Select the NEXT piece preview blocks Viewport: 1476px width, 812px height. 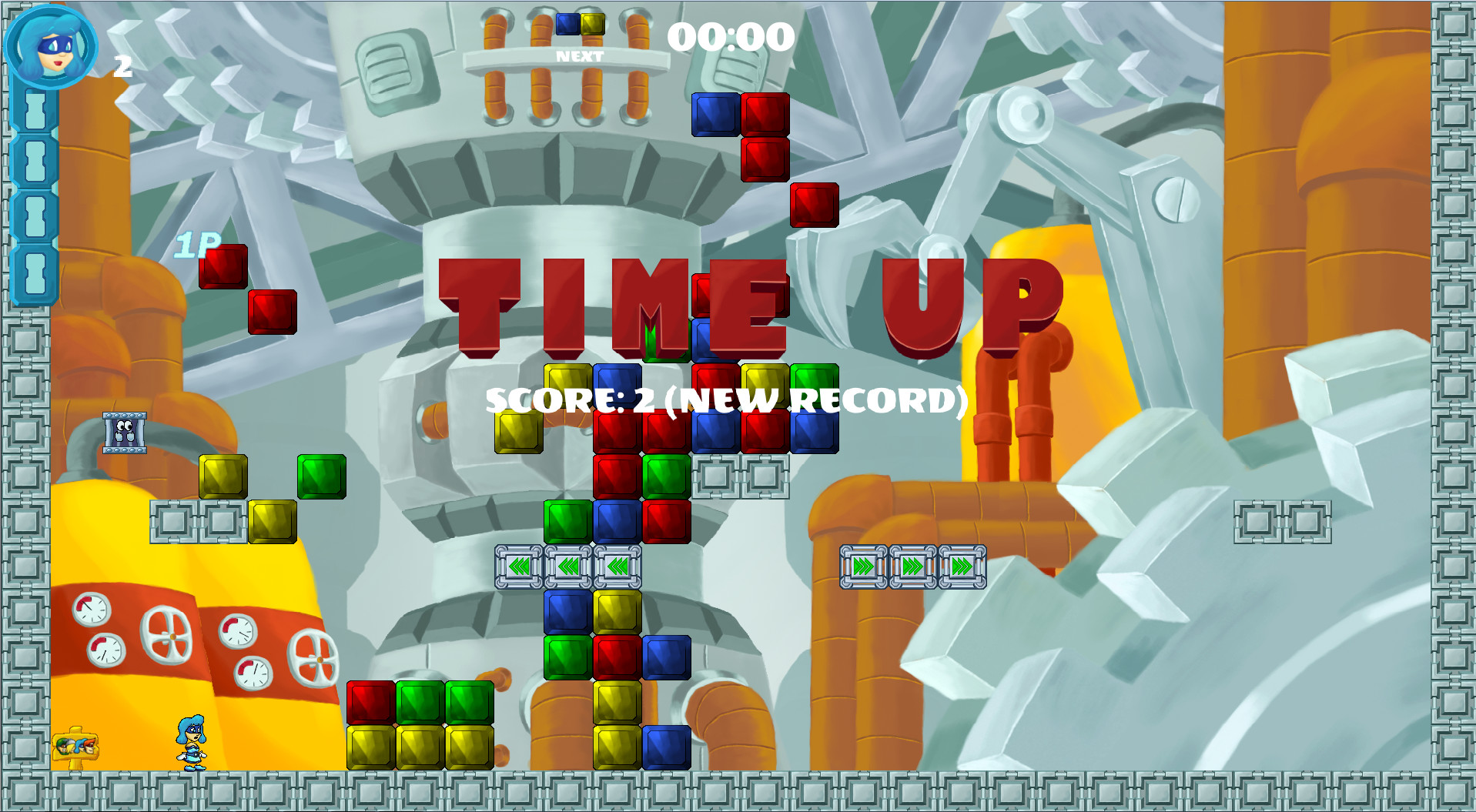(x=581, y=23)
